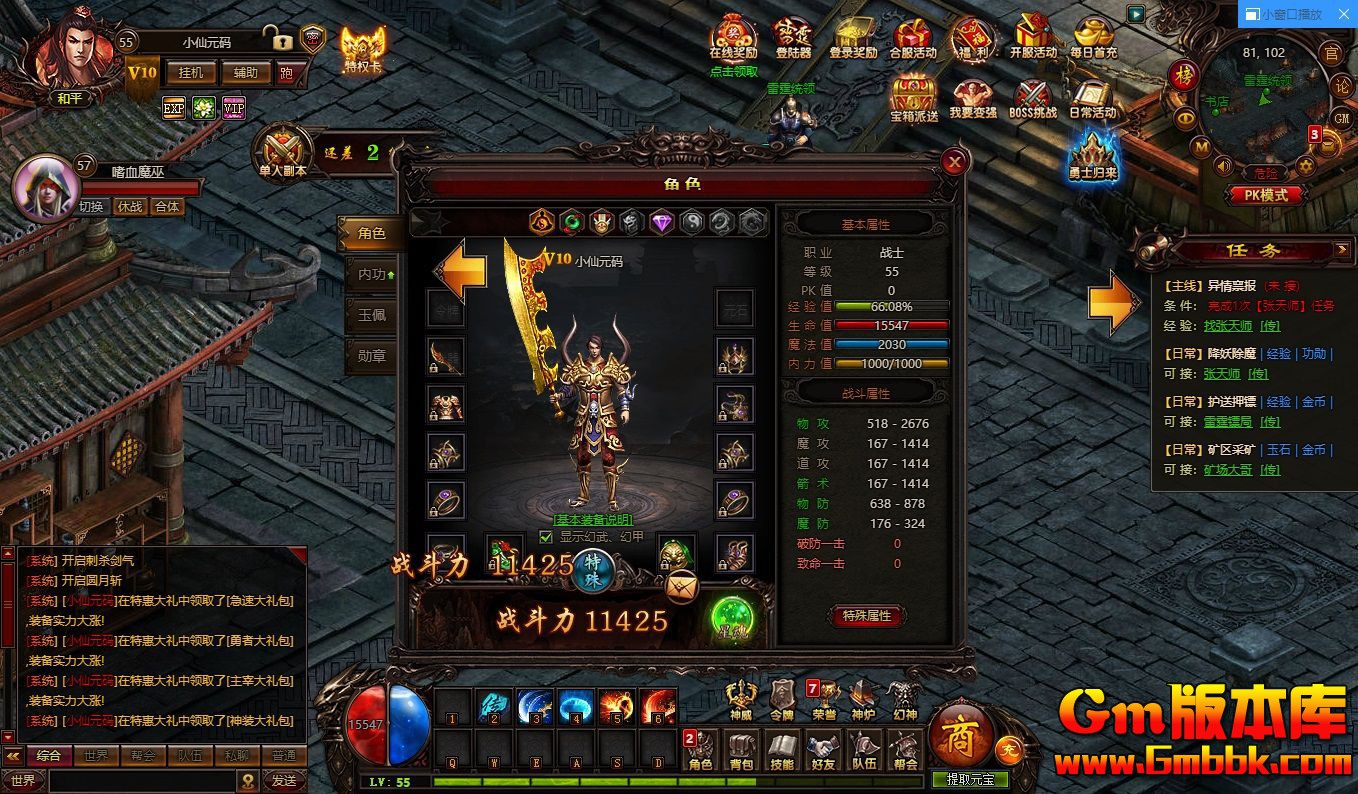This screenshot has width=1358, height=794.
Task: Toggle the PK模式 button
Action: pos(1265,196)
